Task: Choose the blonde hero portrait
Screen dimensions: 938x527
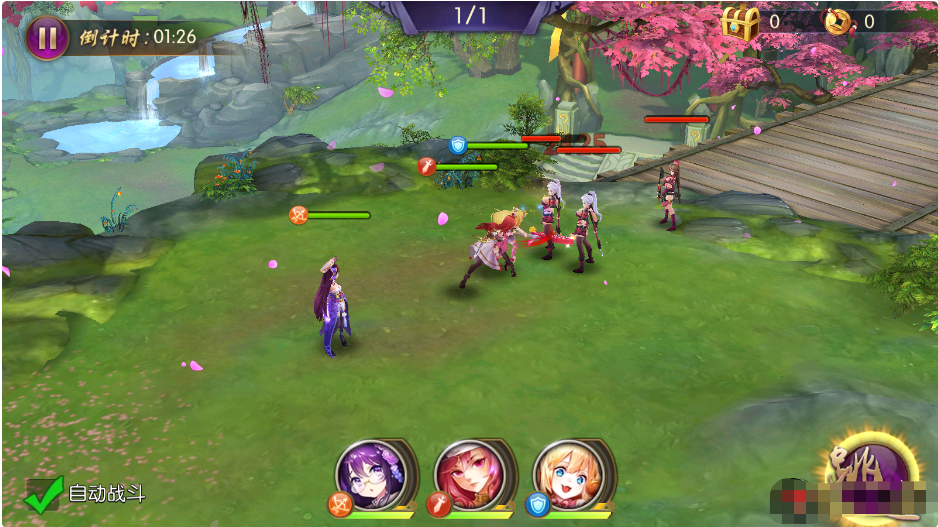Action: pyautogui.click(x=567, y=472)
